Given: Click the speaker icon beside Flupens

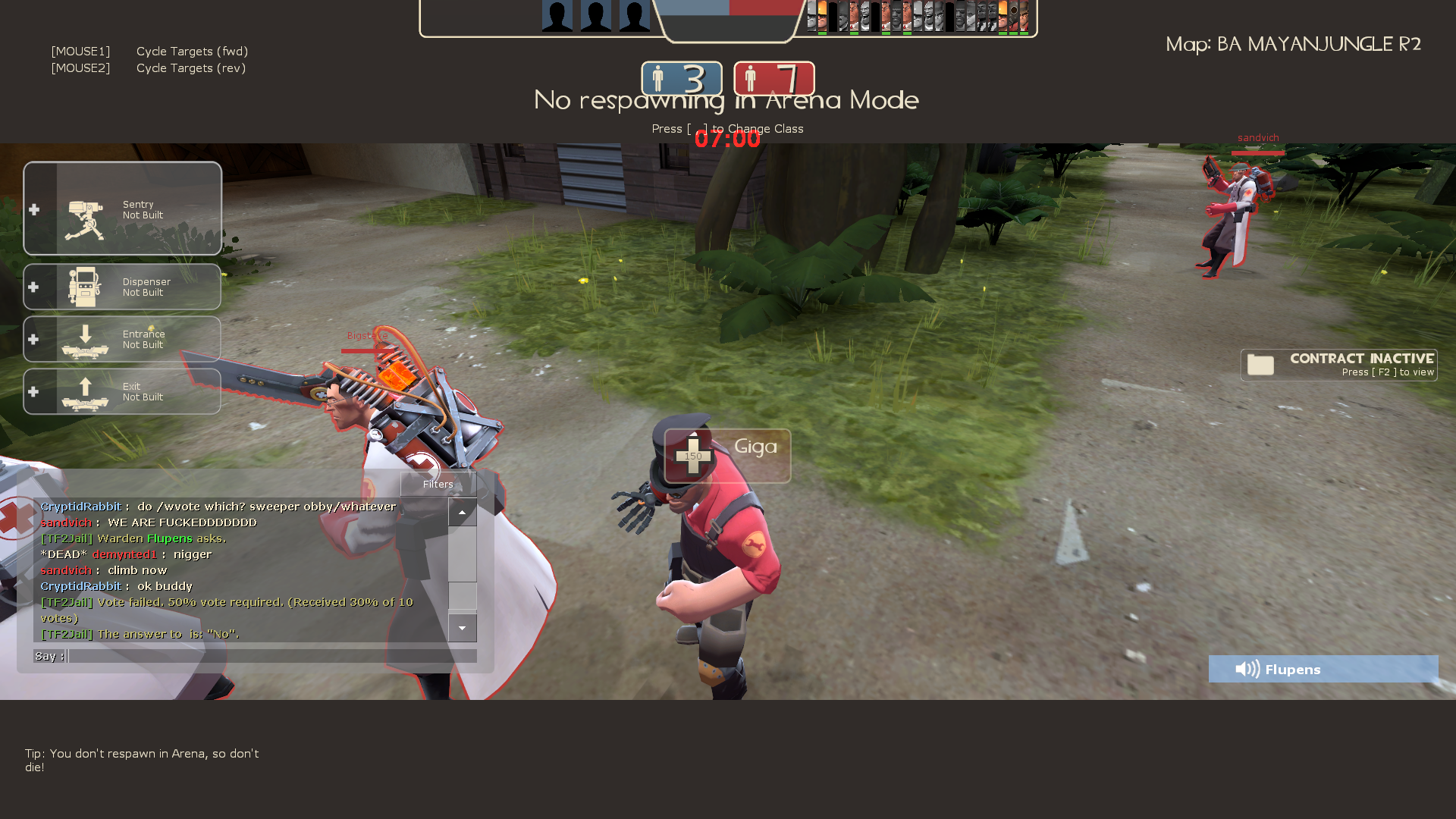Looking at the screenshot, I should (1246, 669).
